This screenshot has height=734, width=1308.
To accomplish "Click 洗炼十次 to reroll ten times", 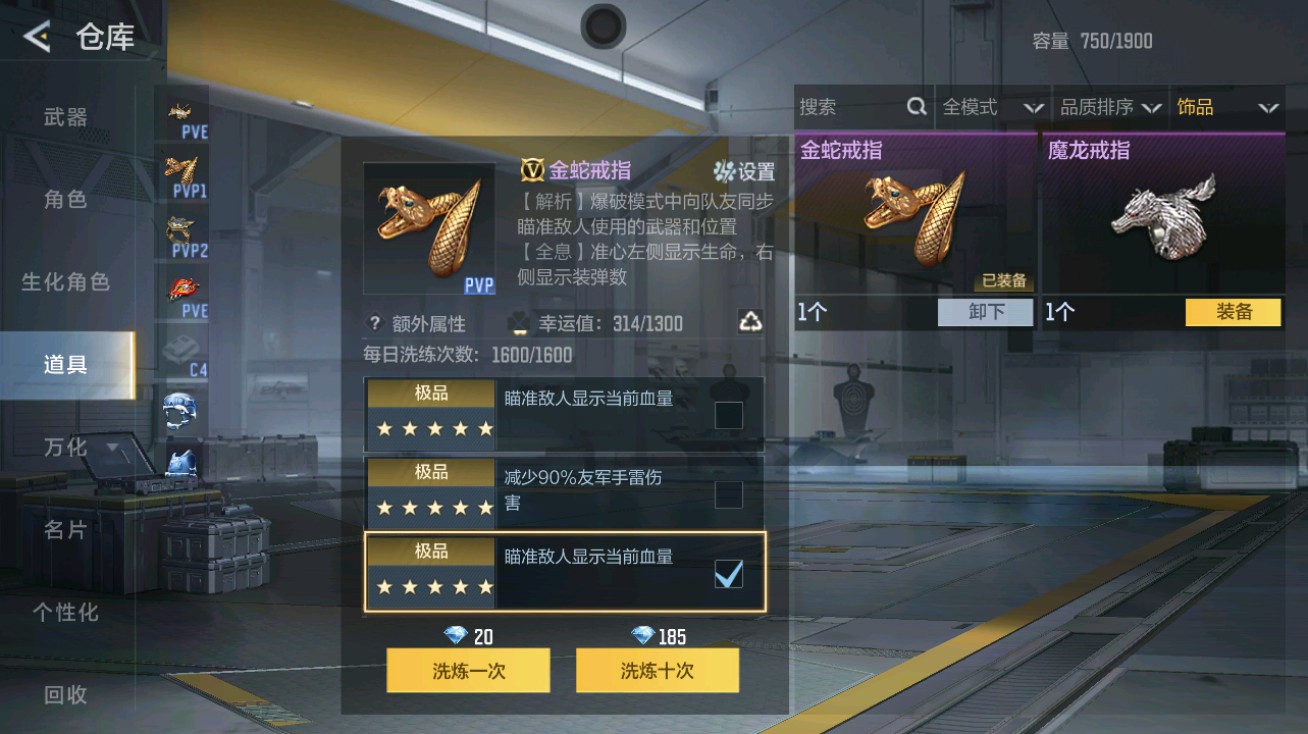I will point(657,670).
